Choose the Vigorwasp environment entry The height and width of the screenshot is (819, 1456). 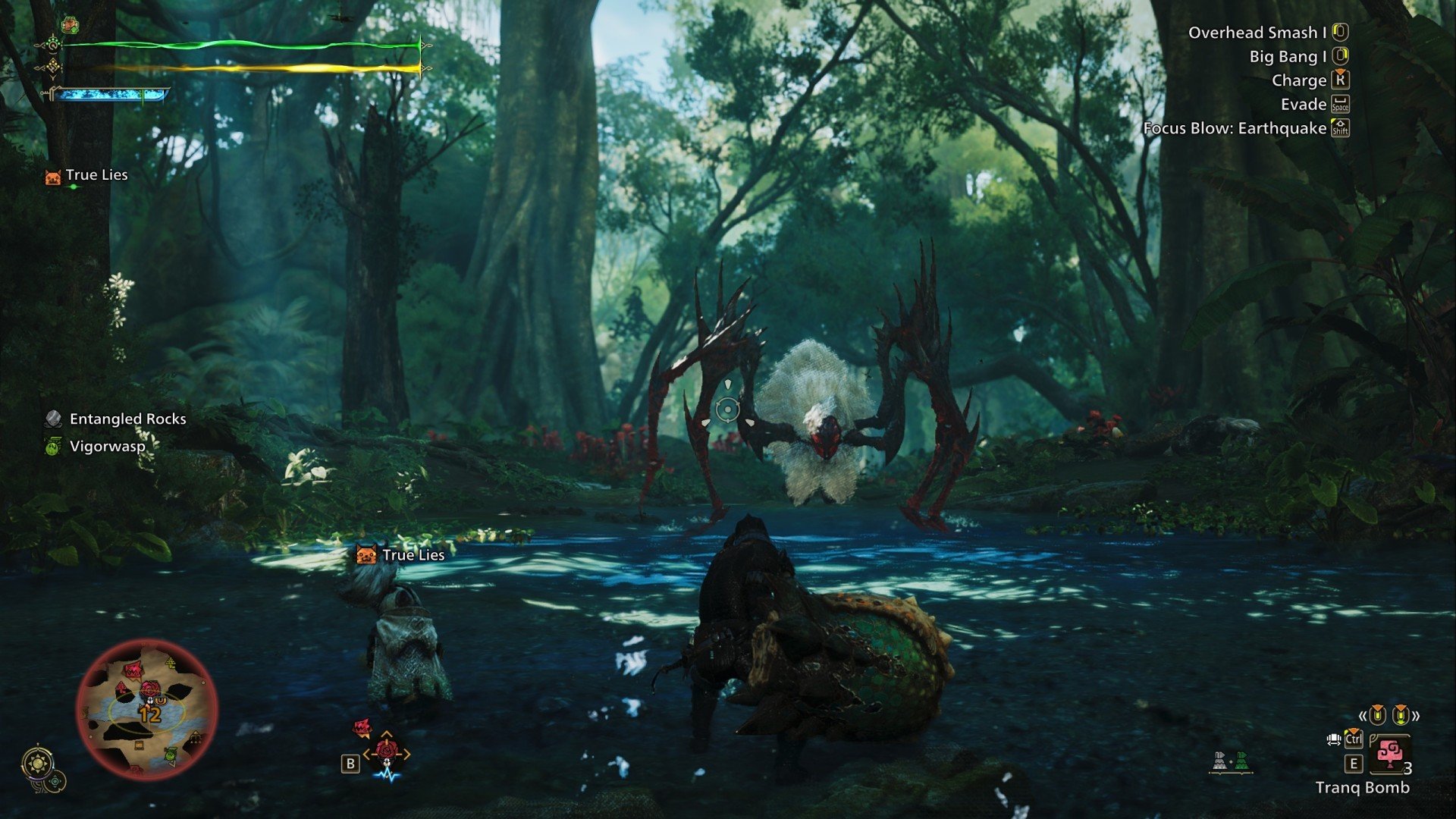[107, 447]
